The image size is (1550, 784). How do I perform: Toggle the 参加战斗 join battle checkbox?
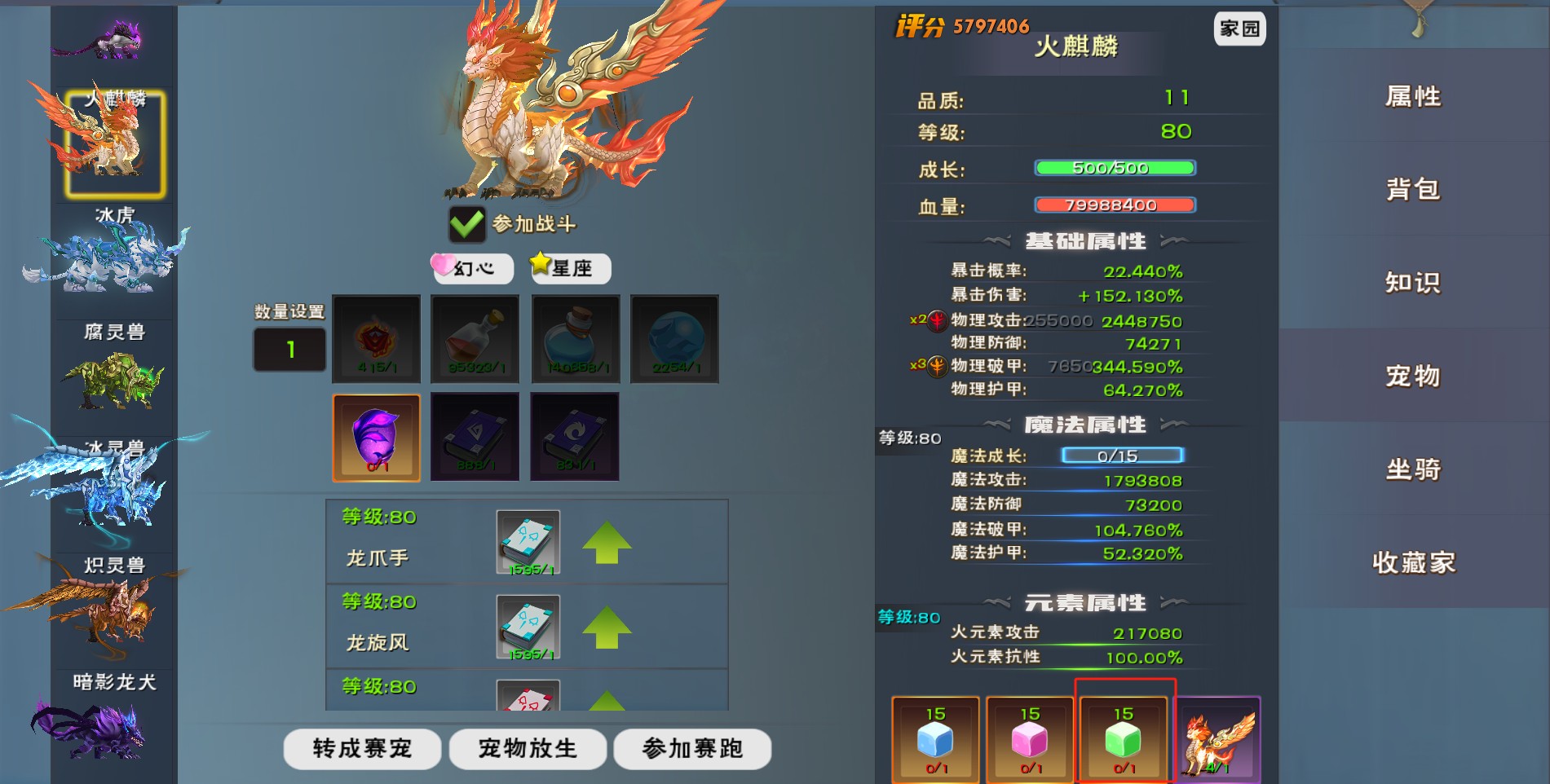pyautogui.click(x=467, y=224)
